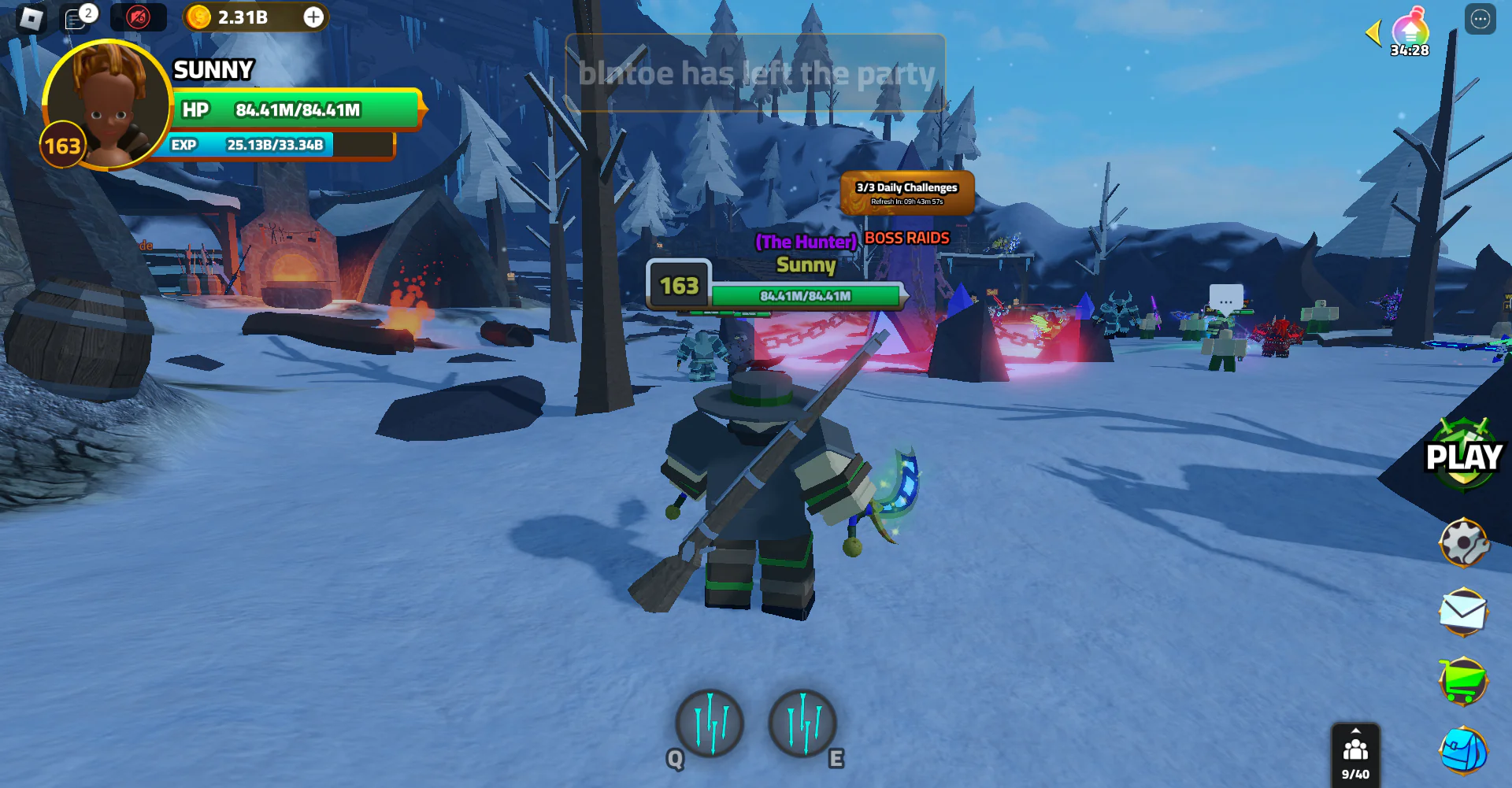Open the Roblox main menu
The height and width of the screenshot is (788, 1512).
pyautogui.click(x=31, y=17)
